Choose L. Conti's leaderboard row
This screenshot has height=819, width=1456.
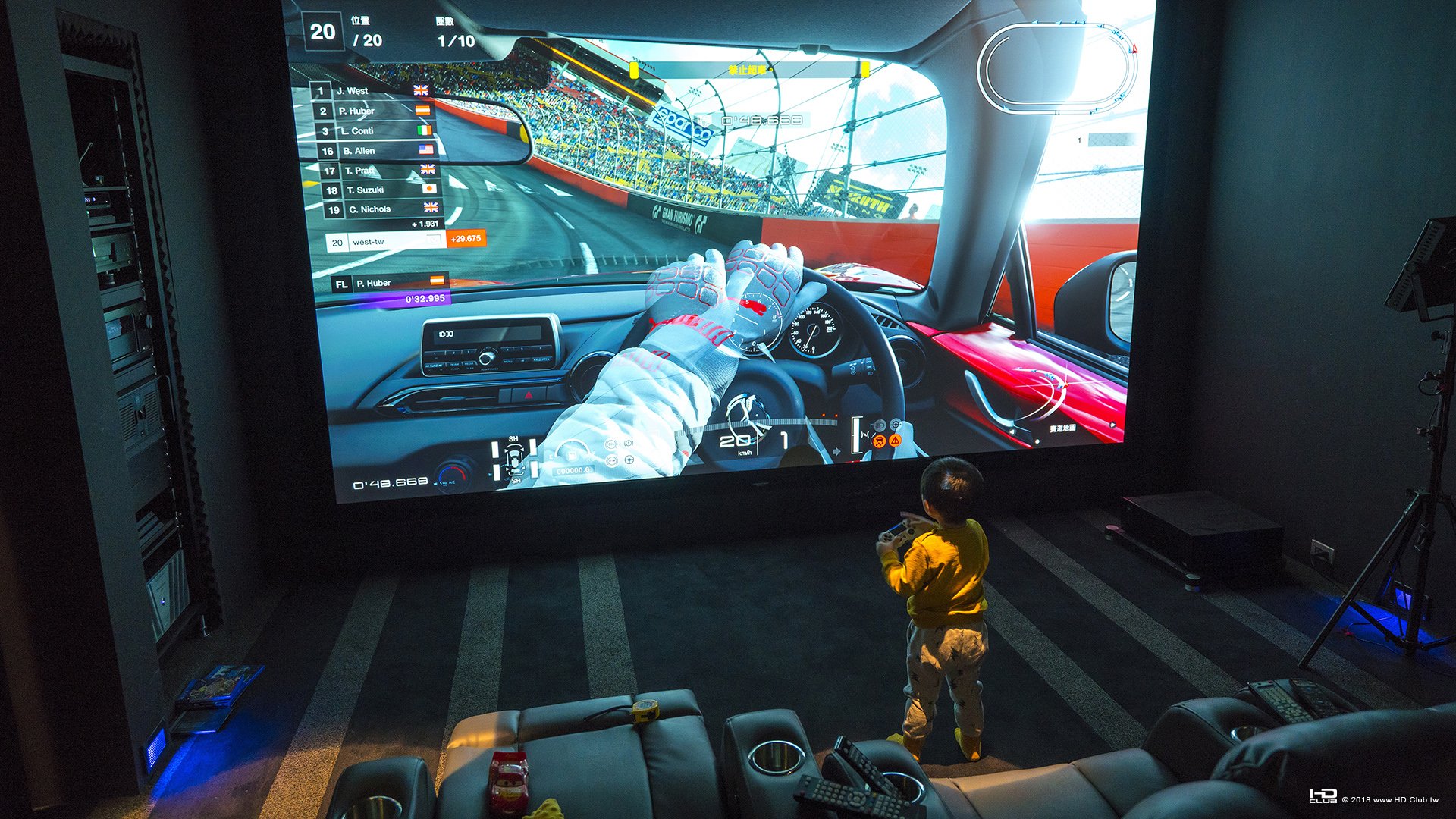(375, 130)
